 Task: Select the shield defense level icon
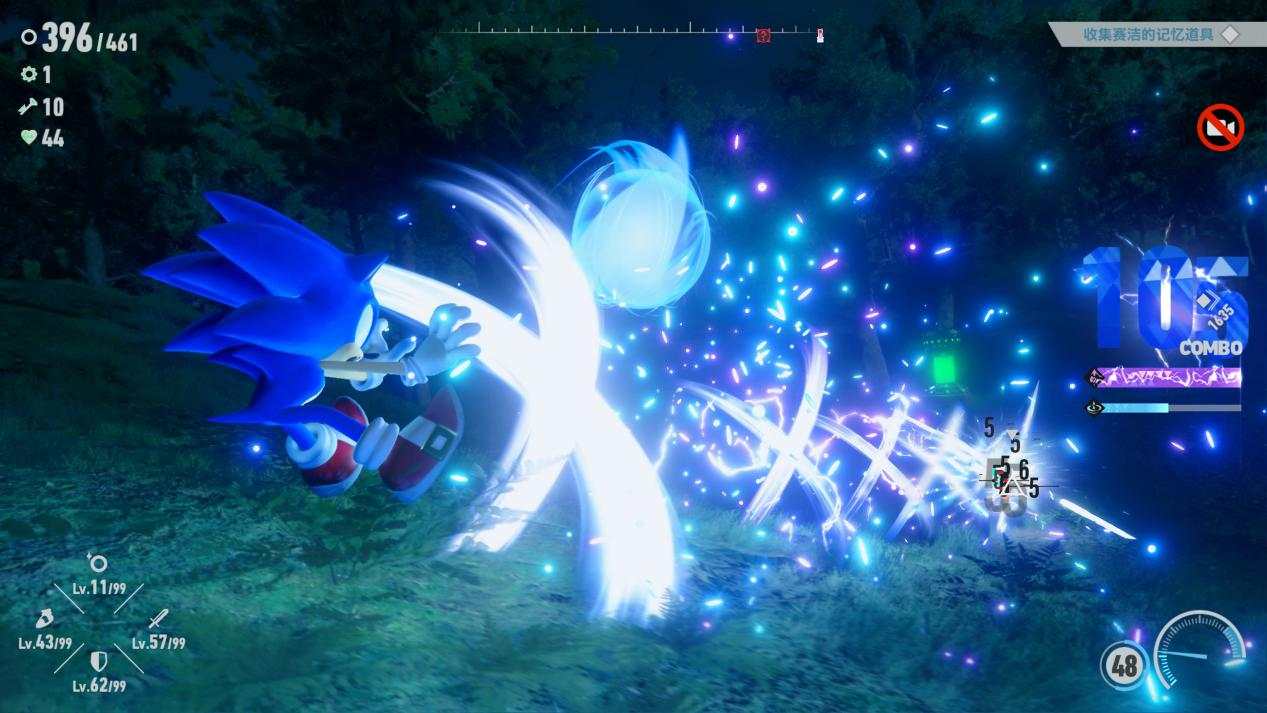coord(99,661)
